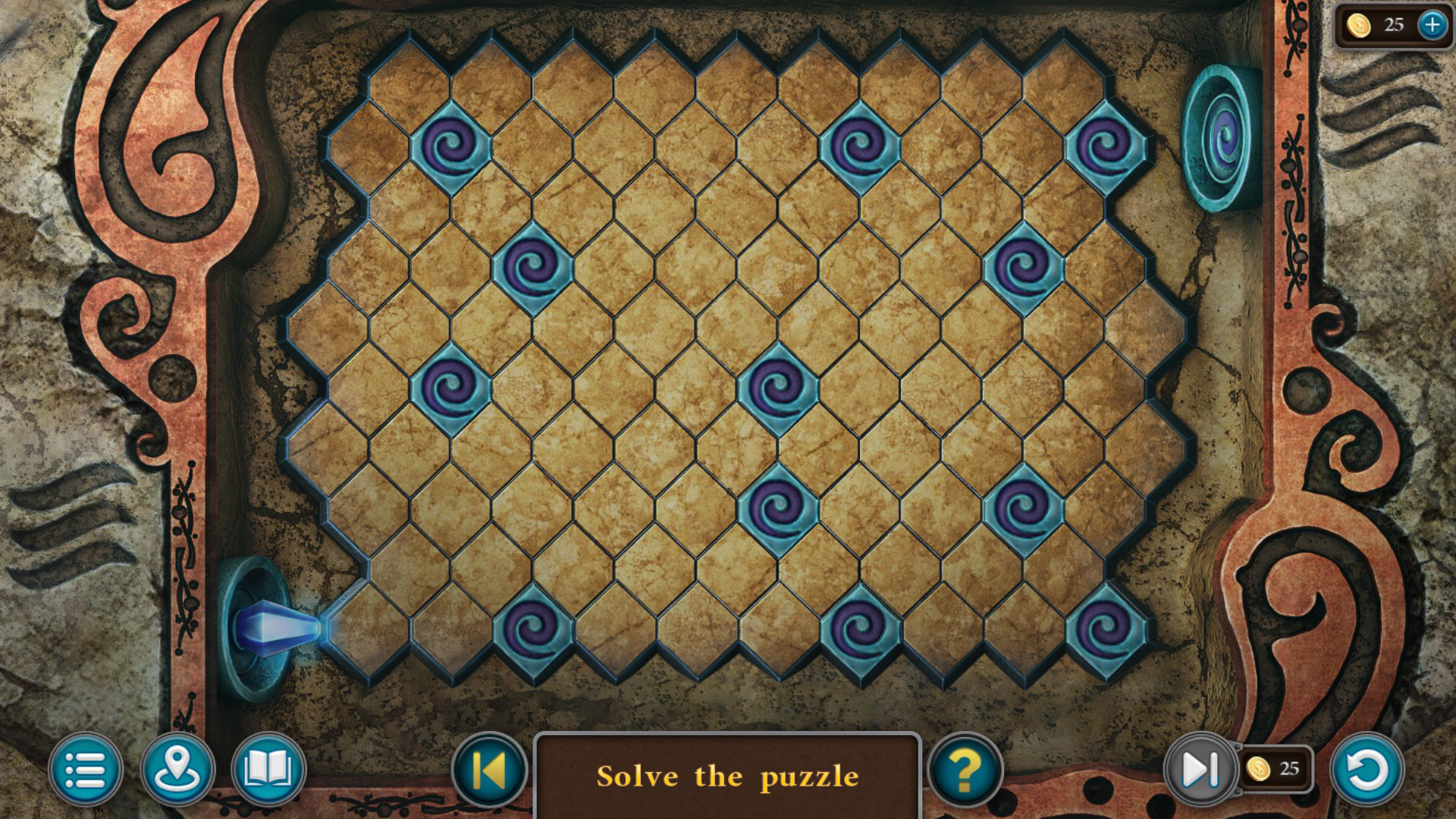This screenshot has height=819, width=1456.
Task: Open the journal book
Action: (268, 769)
